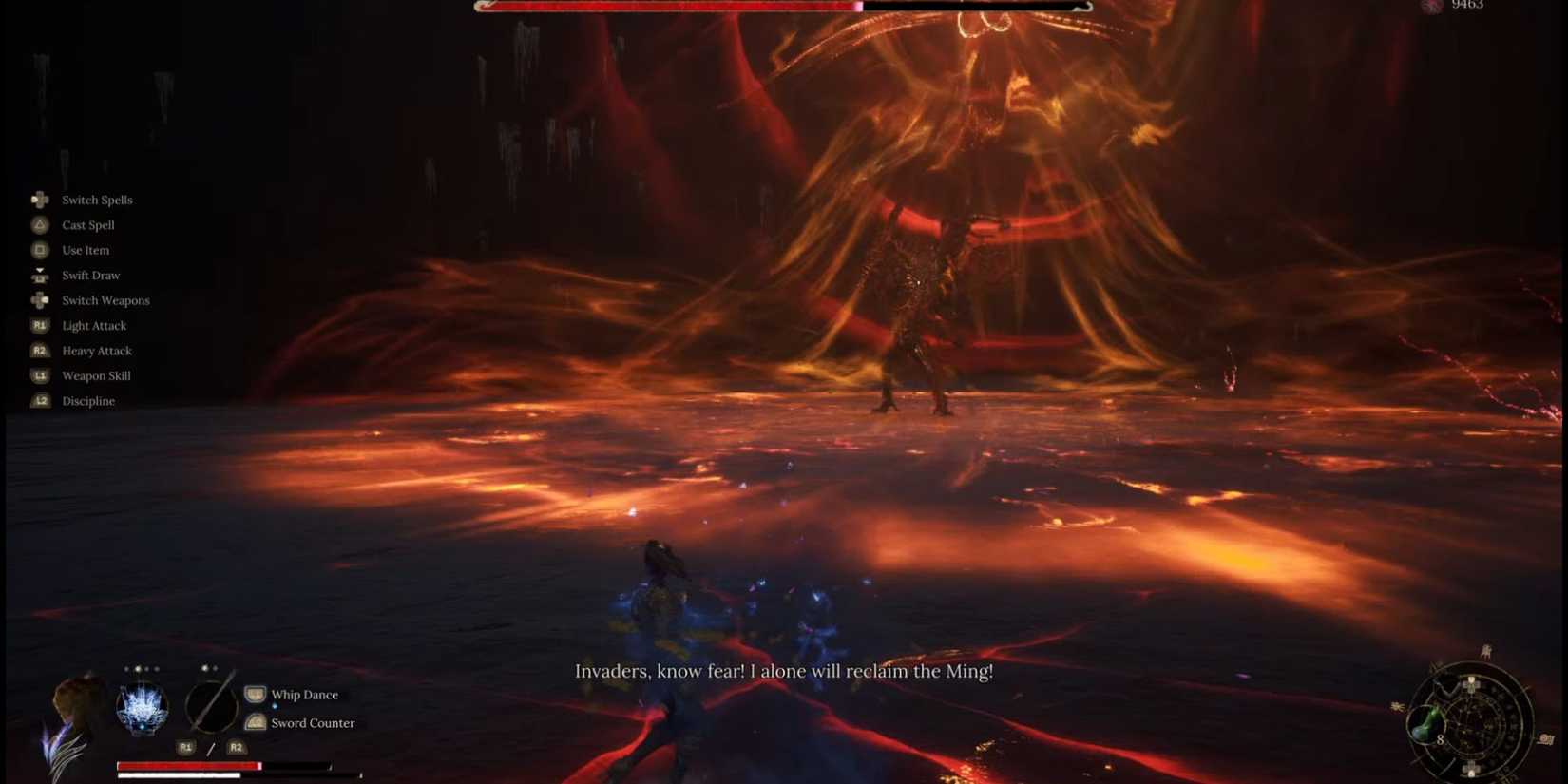Click the R1 Light Attack icon
1568x784 pixels.
pyautogui.click(x=39, y=325)
